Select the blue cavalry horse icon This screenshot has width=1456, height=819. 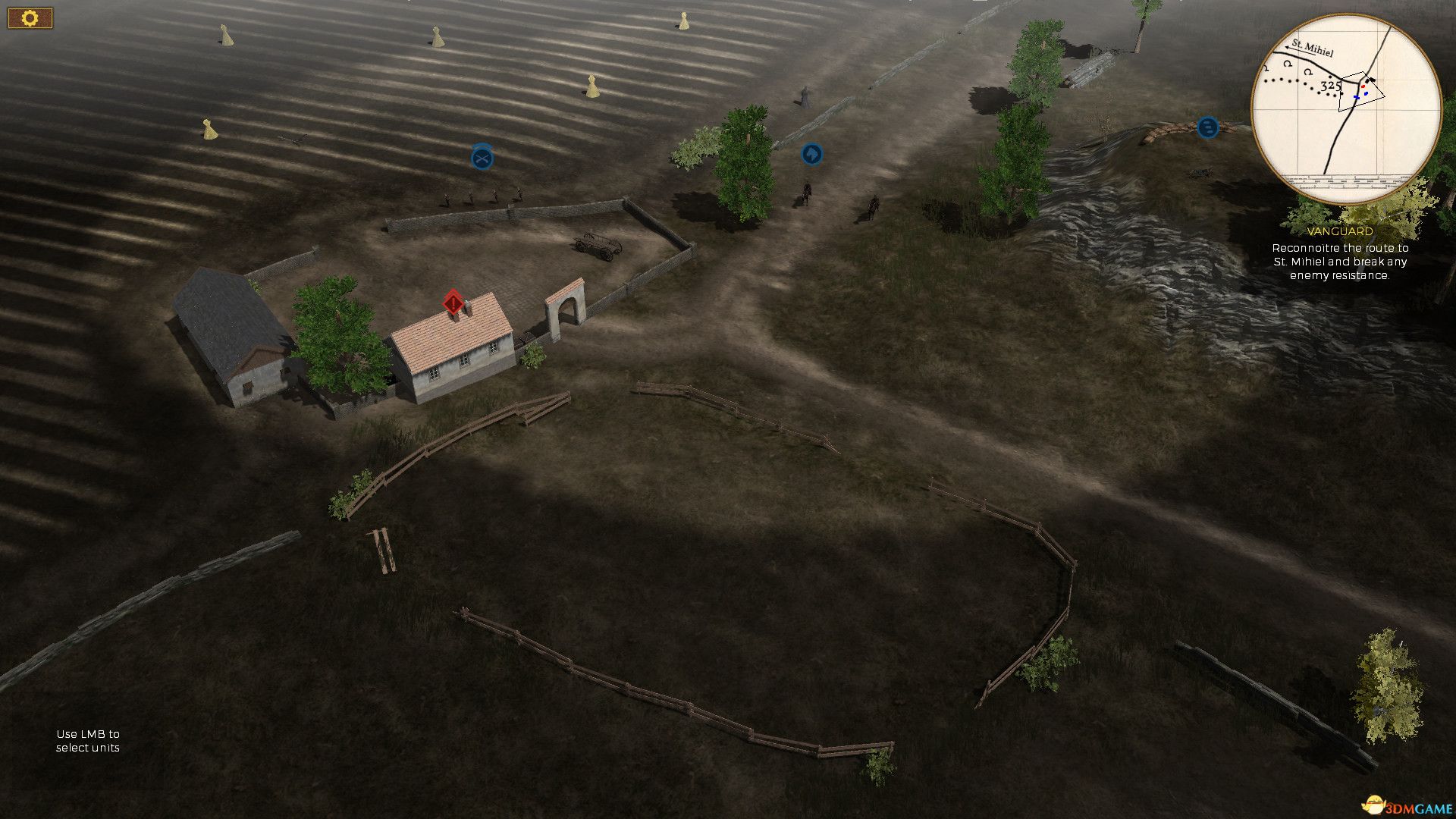click(x=811, y=154)
